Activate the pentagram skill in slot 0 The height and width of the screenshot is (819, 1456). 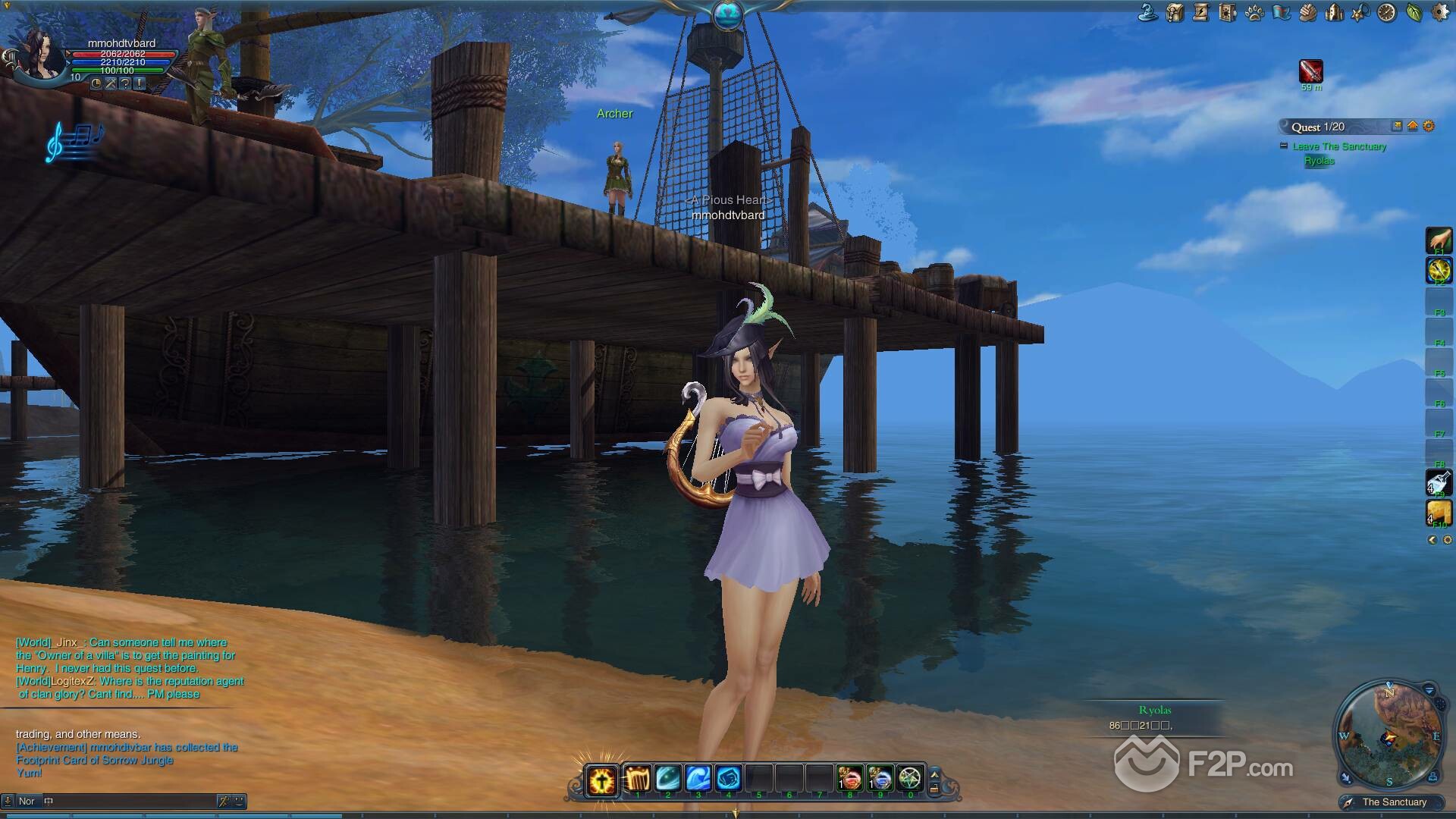tap(909, 778)
